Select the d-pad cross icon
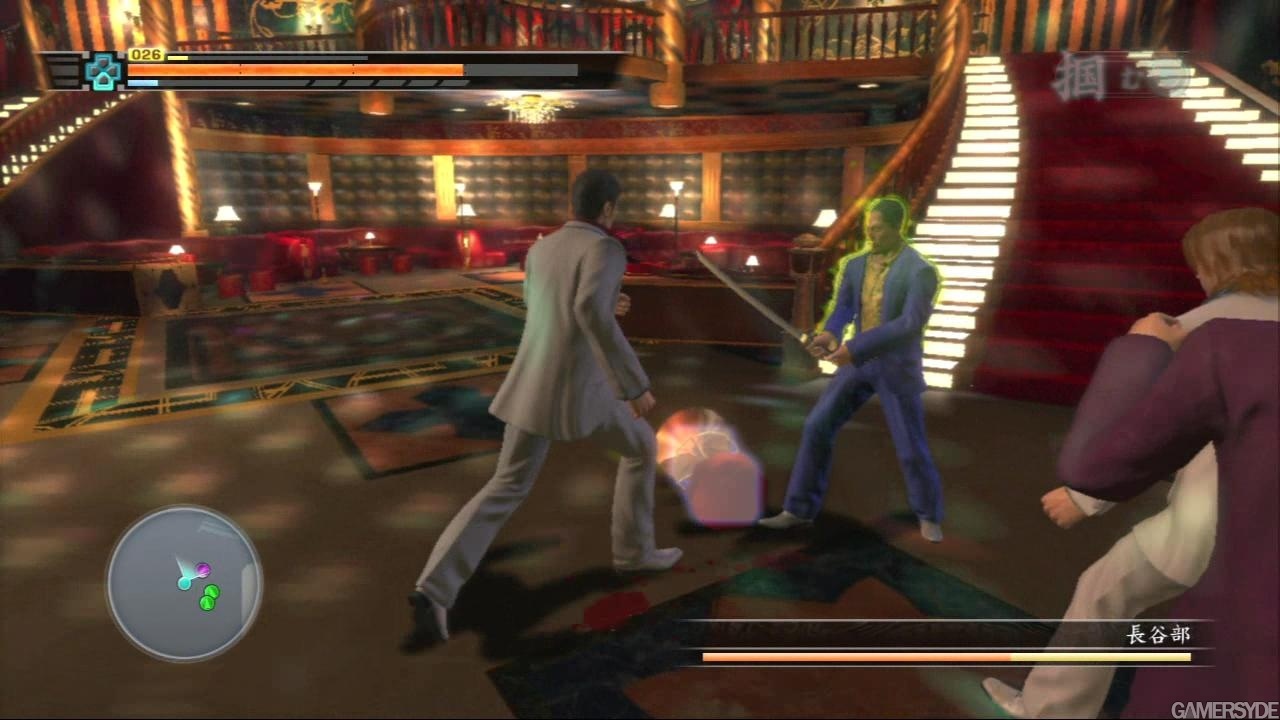The image size is (1280, 720). click(103, 72)
